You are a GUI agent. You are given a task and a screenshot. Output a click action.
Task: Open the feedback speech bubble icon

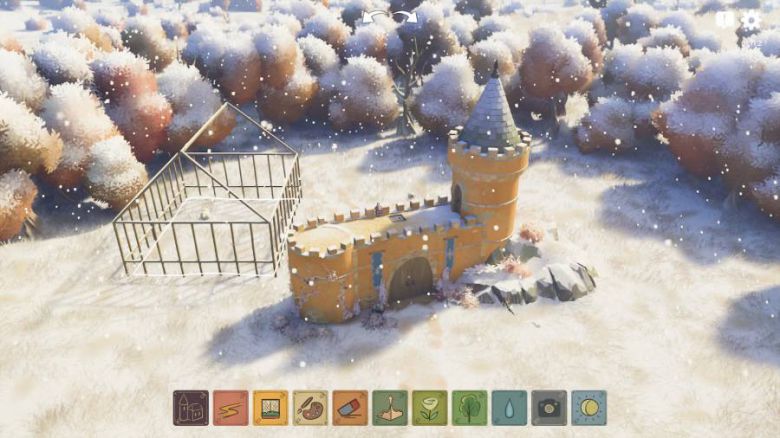tap(725, 19)
